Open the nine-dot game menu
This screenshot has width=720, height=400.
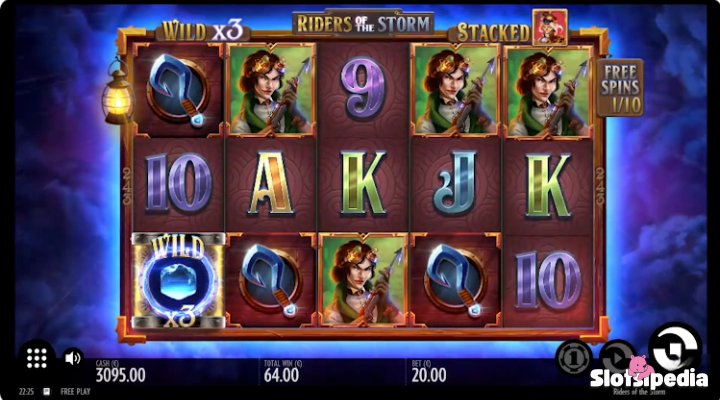[37, 357]
